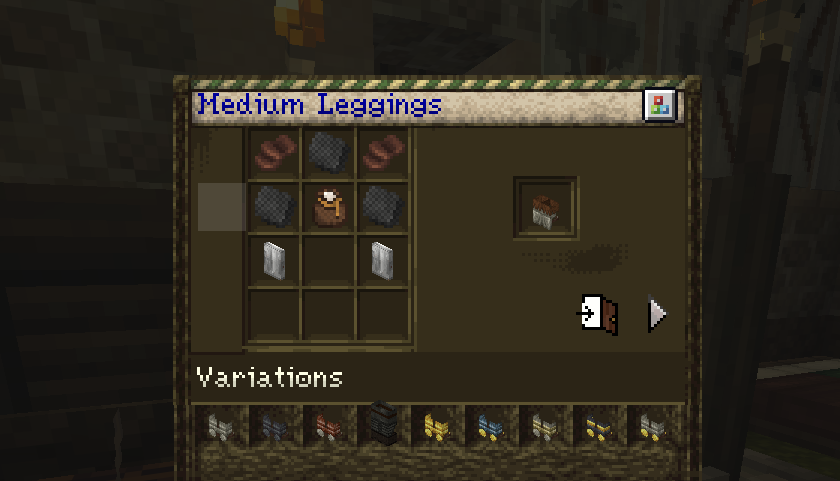This screenshot has width=840, height=481.
Task: Select the light blue and gold variation
Action: (489, 427)
